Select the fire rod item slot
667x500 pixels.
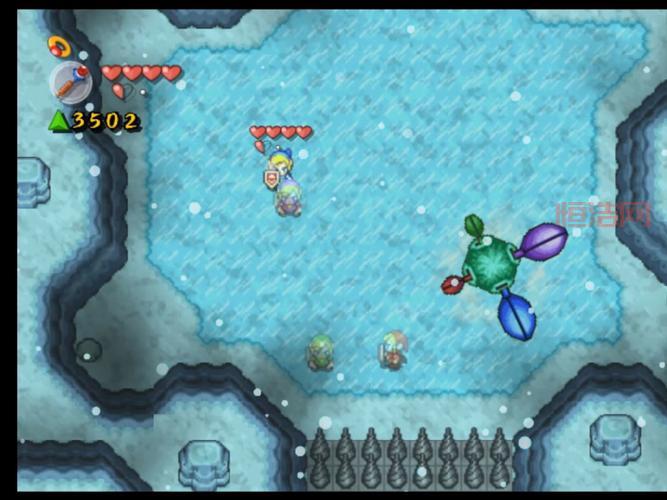(71, 83)
